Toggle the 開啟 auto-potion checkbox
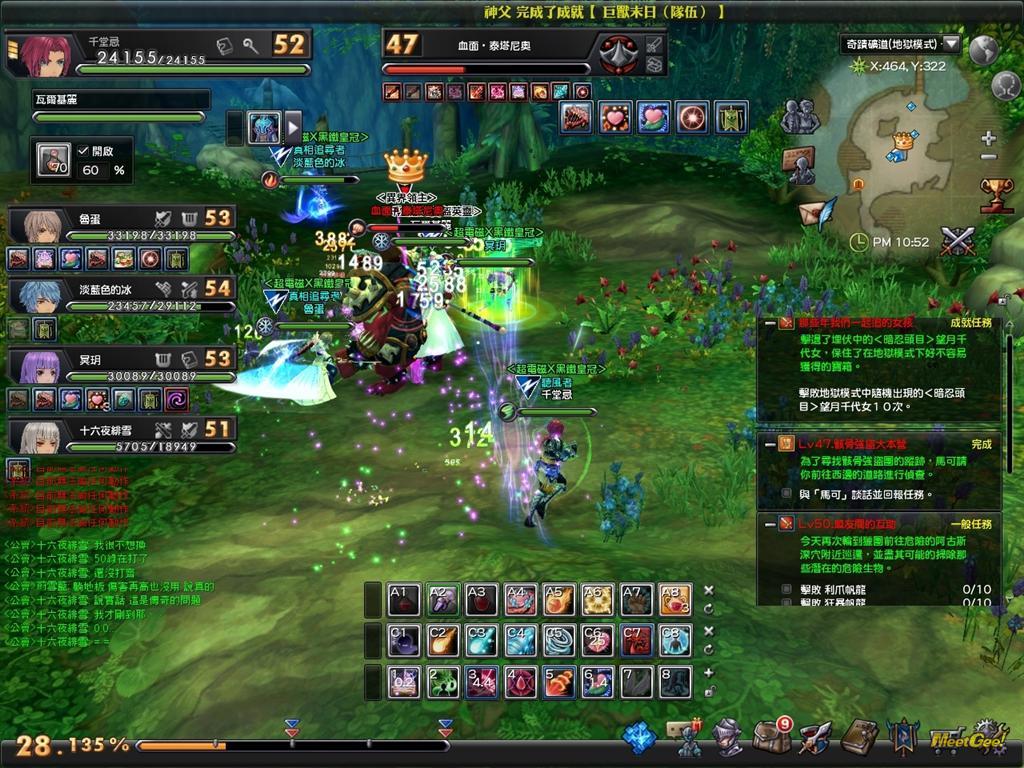 pos(83,150)
